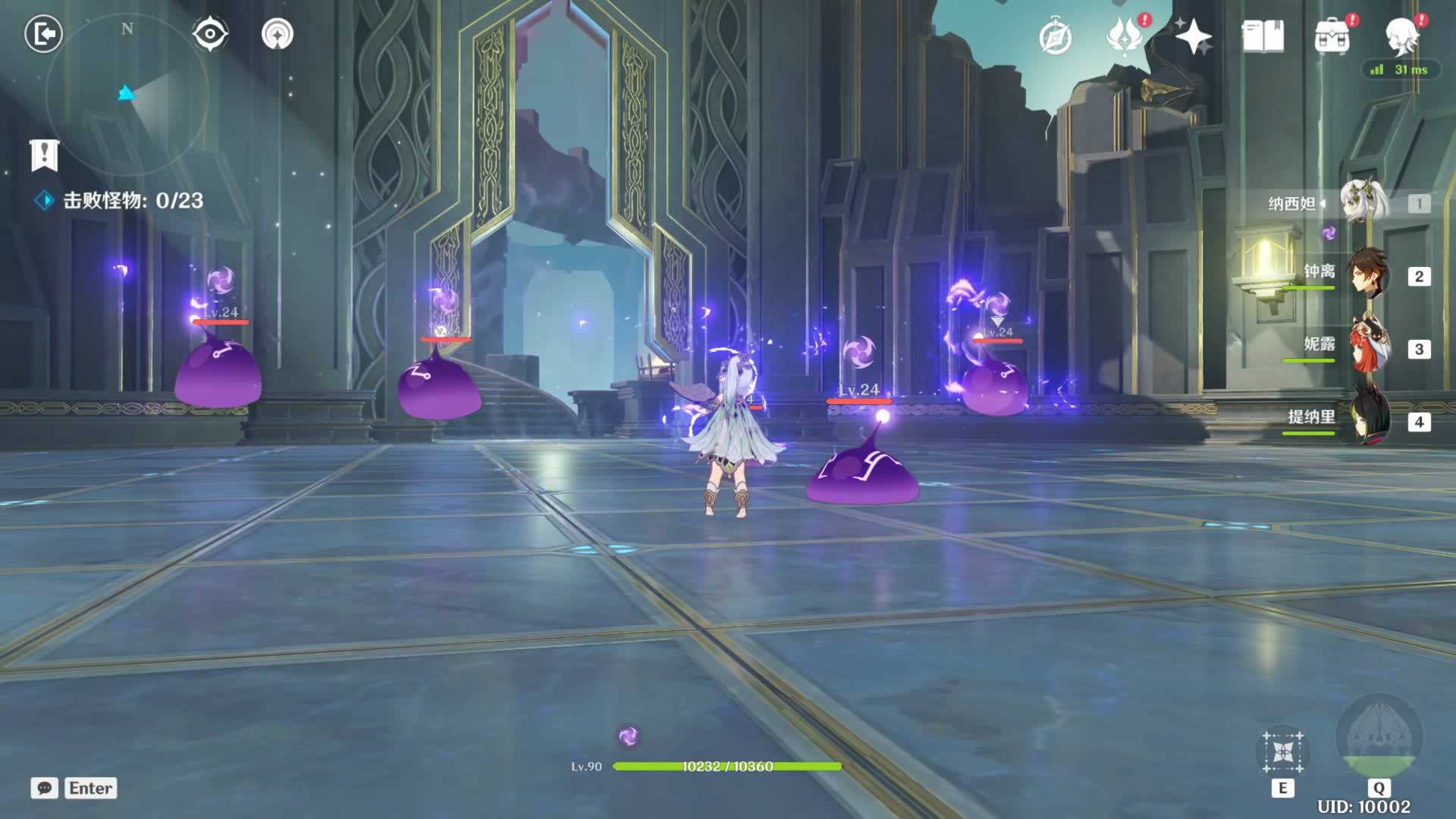Viewport: 1456px width, 819px height.
Task: Click the exit domain icon
Action: 43,34
